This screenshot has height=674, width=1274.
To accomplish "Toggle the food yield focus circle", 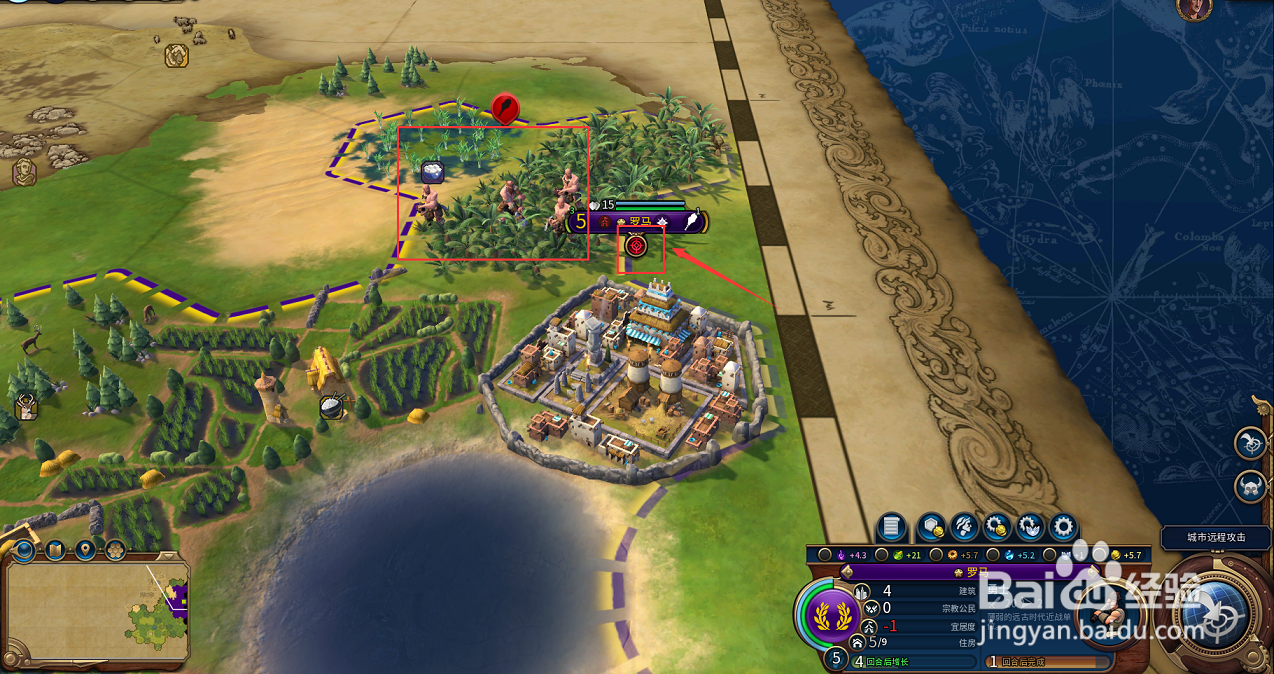I will tap(881, 555).
